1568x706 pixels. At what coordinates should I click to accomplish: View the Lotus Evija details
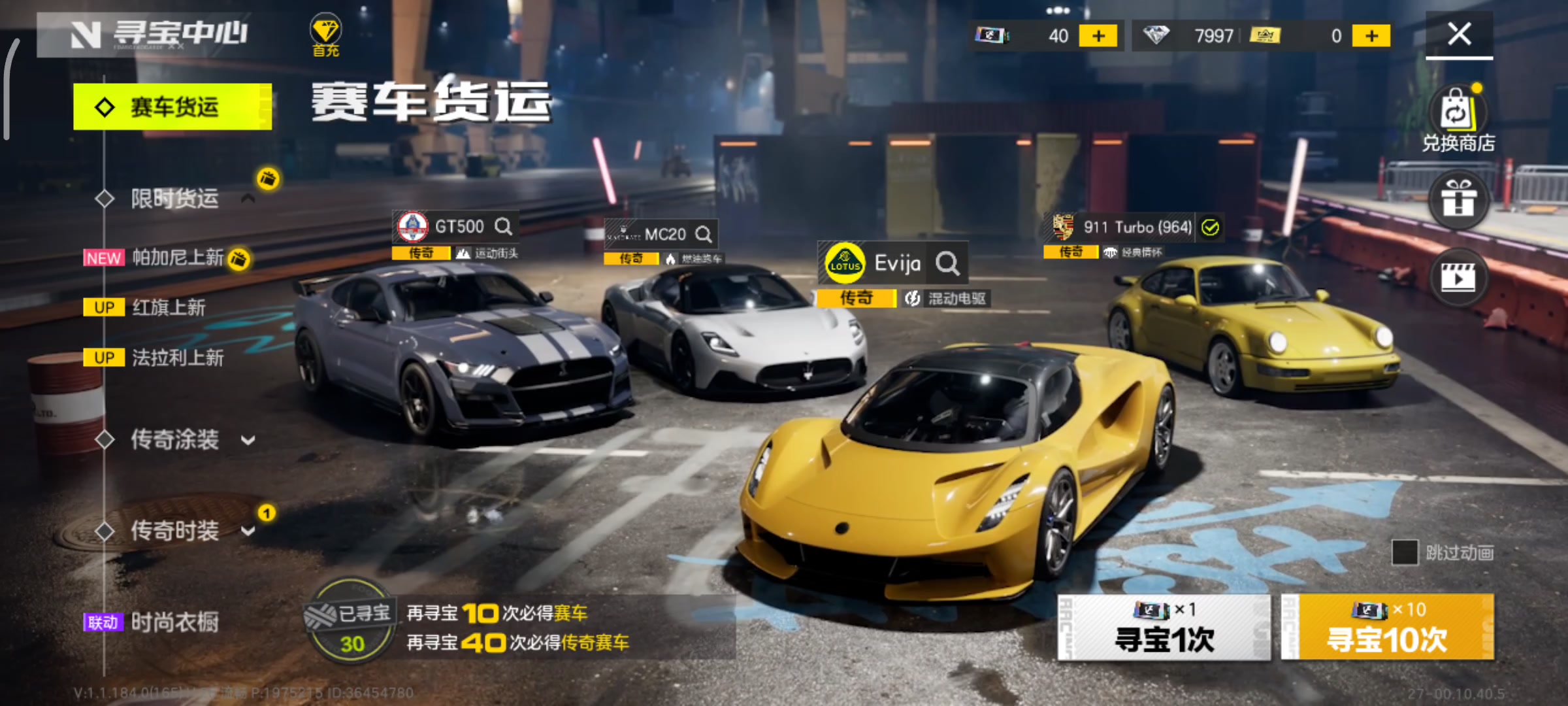947,263
